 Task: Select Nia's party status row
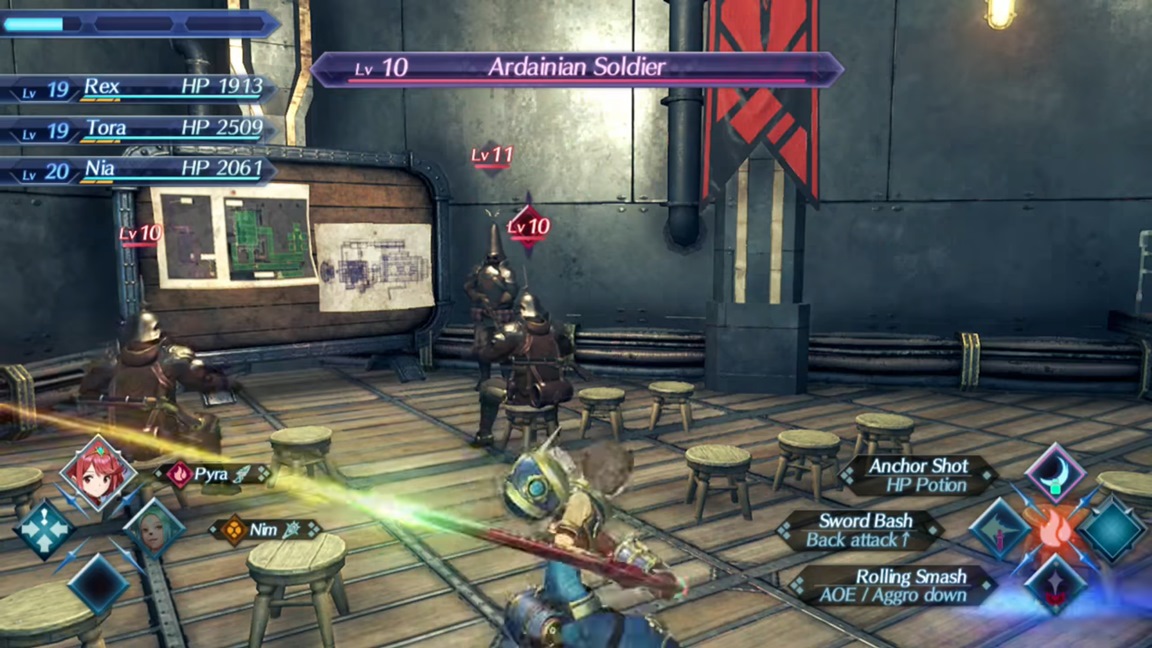tap(140, 170)
